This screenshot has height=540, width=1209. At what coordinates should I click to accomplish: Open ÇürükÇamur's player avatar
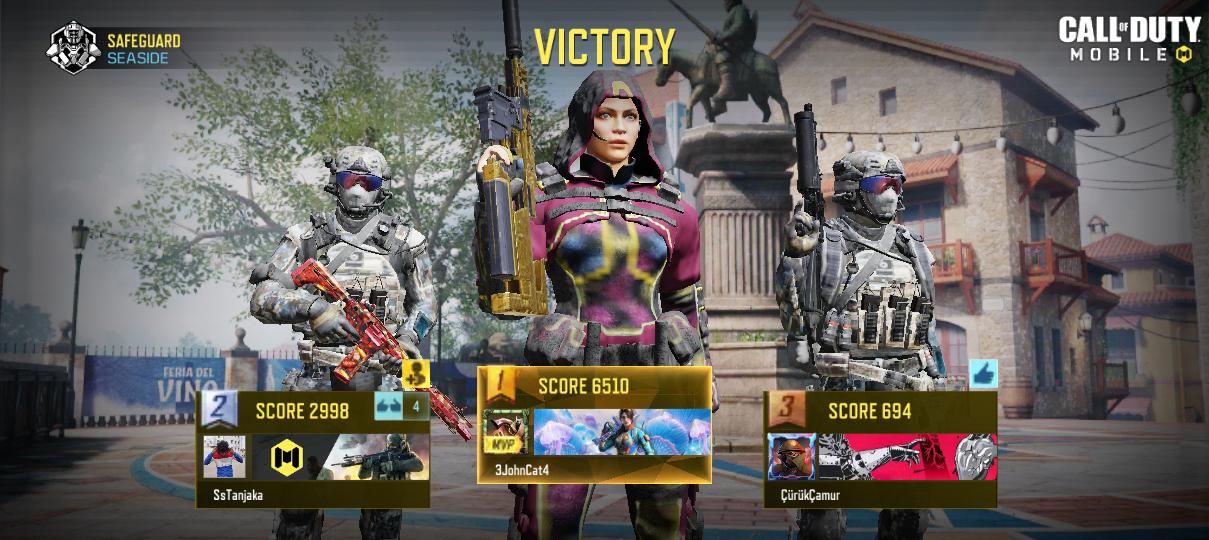[x=791, y=457]
